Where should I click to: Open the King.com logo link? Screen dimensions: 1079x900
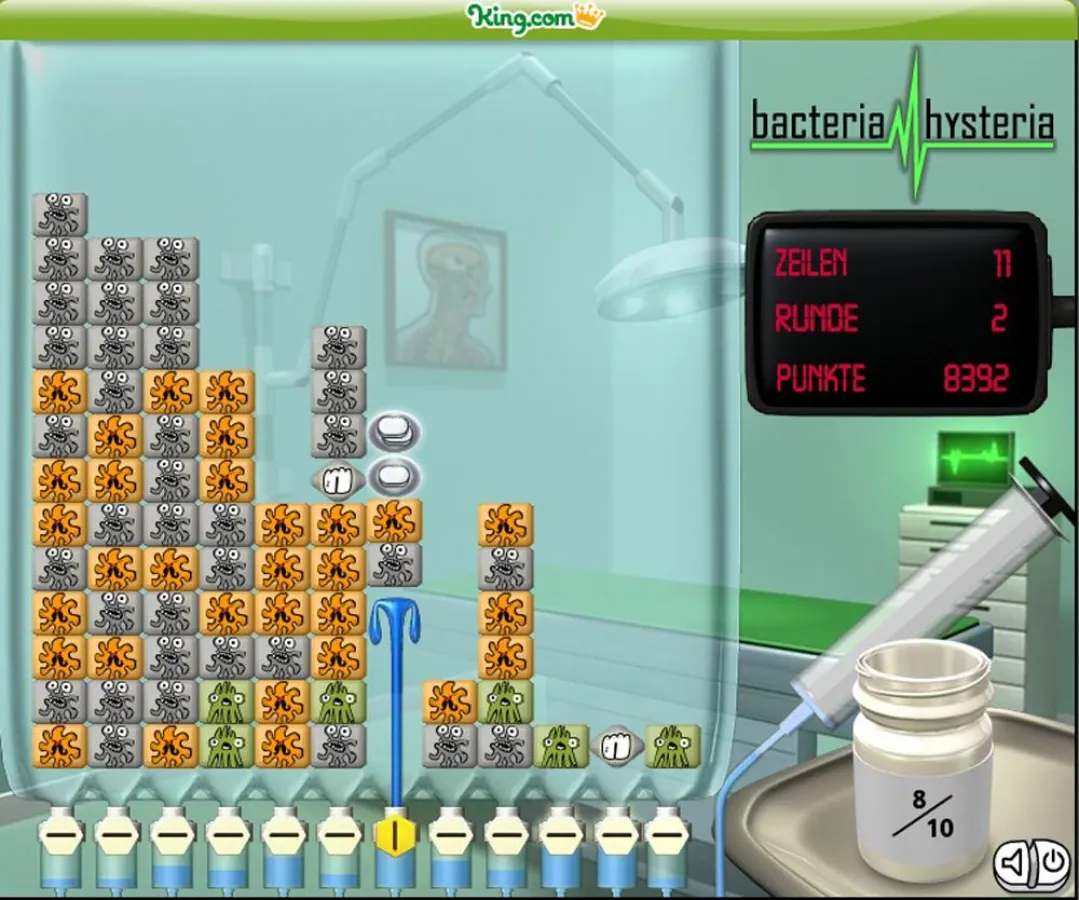pos(536,17)
